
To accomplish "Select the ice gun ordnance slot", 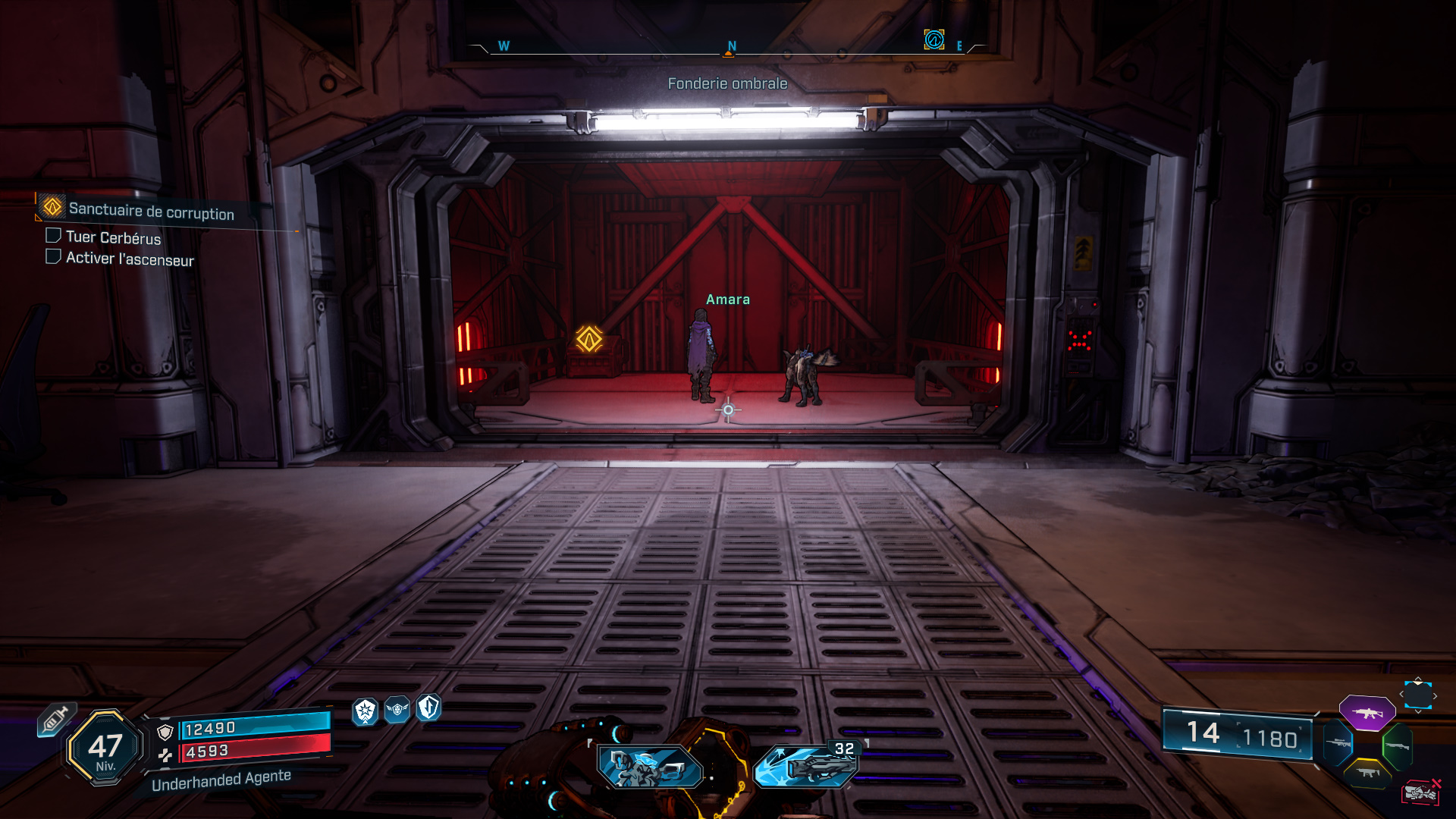I will (x=807, y=766).
